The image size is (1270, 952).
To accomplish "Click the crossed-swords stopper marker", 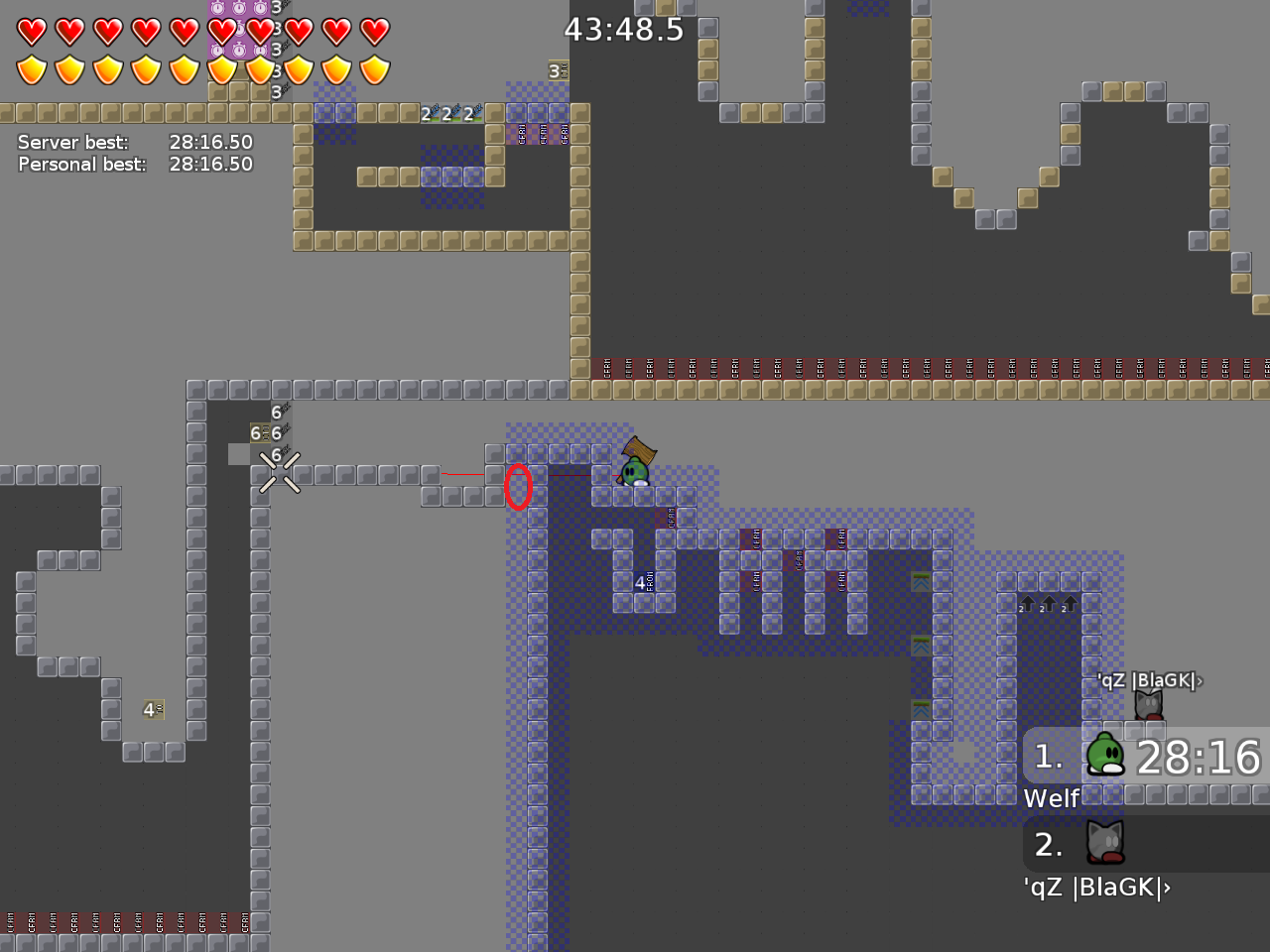I will point(281,473).
